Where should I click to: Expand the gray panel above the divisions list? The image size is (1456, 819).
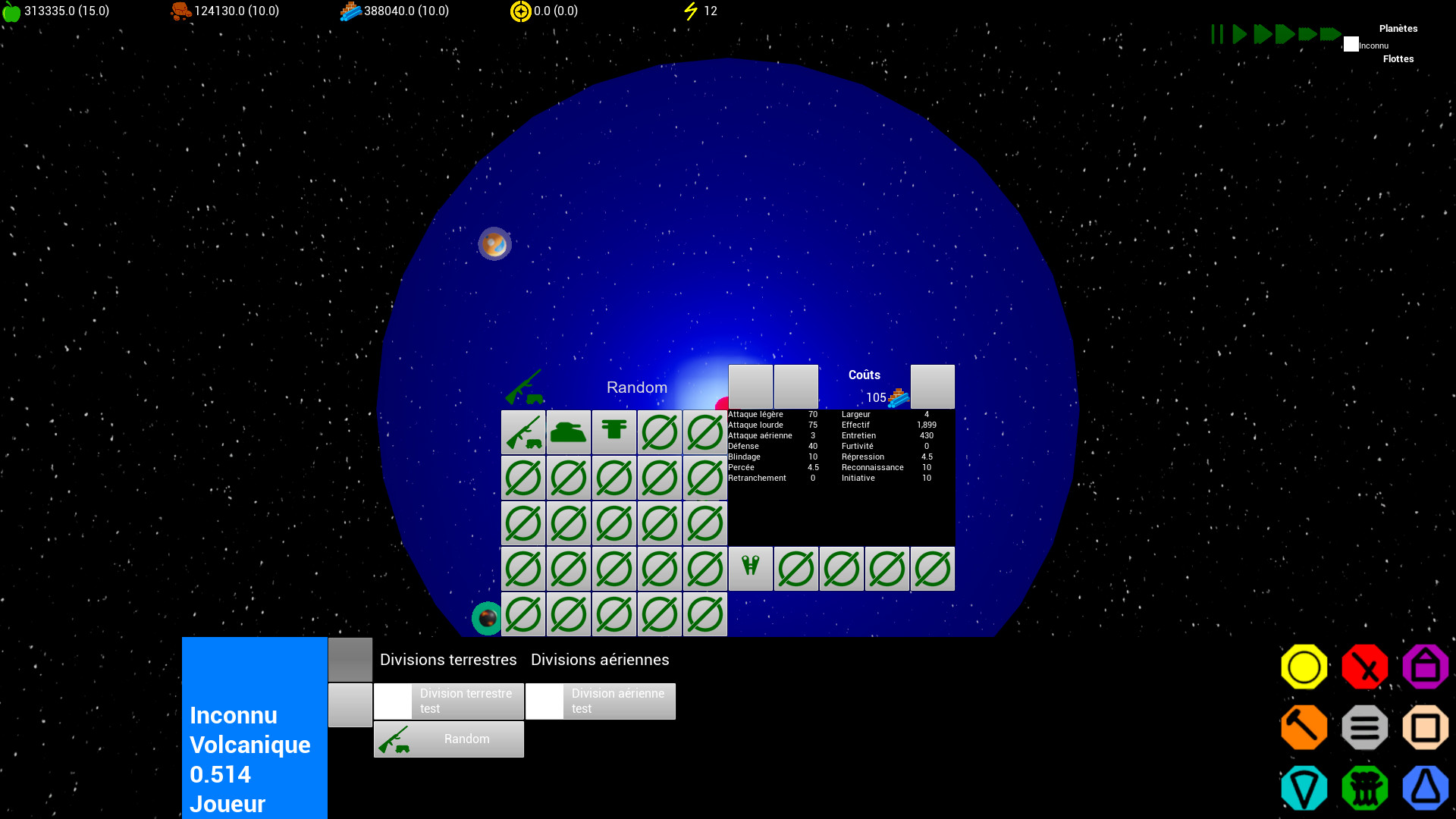coord(350,659)
